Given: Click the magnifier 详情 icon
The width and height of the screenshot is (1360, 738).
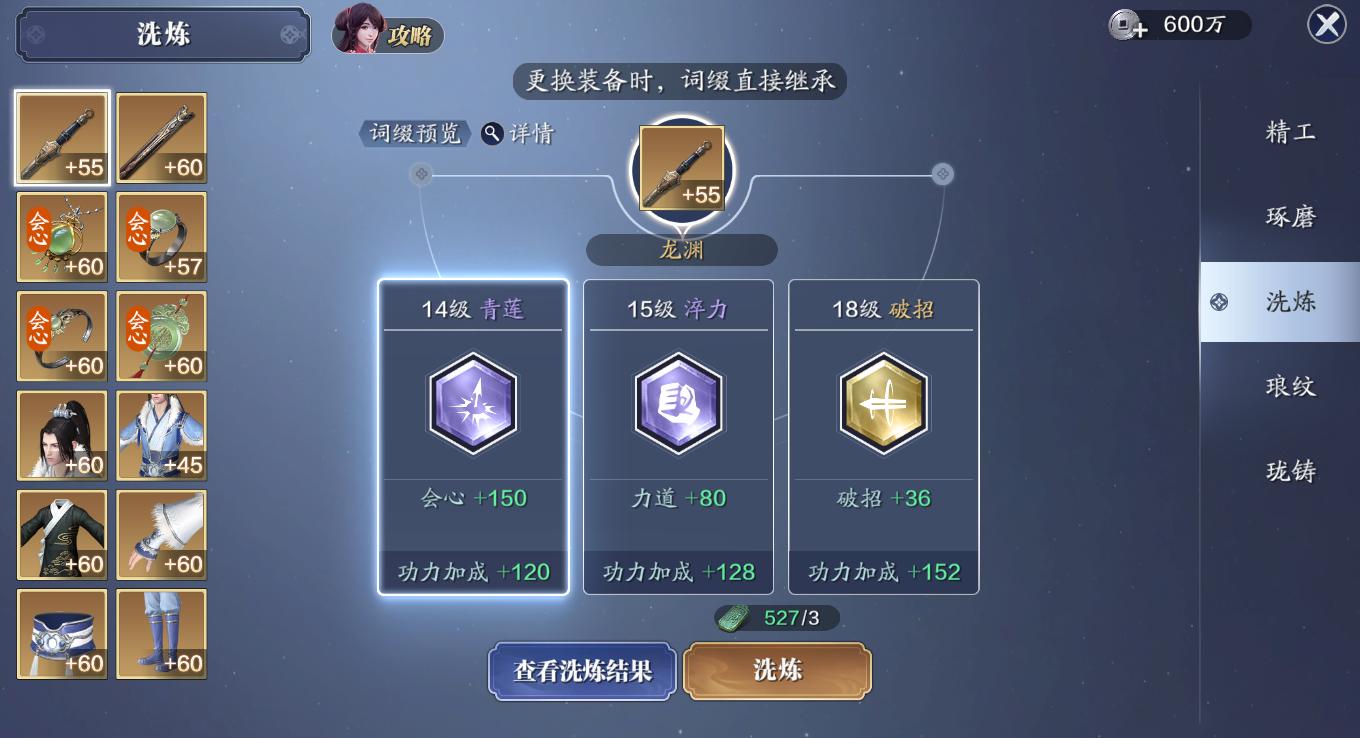Looking at the screenshot, I should [492, 133].
